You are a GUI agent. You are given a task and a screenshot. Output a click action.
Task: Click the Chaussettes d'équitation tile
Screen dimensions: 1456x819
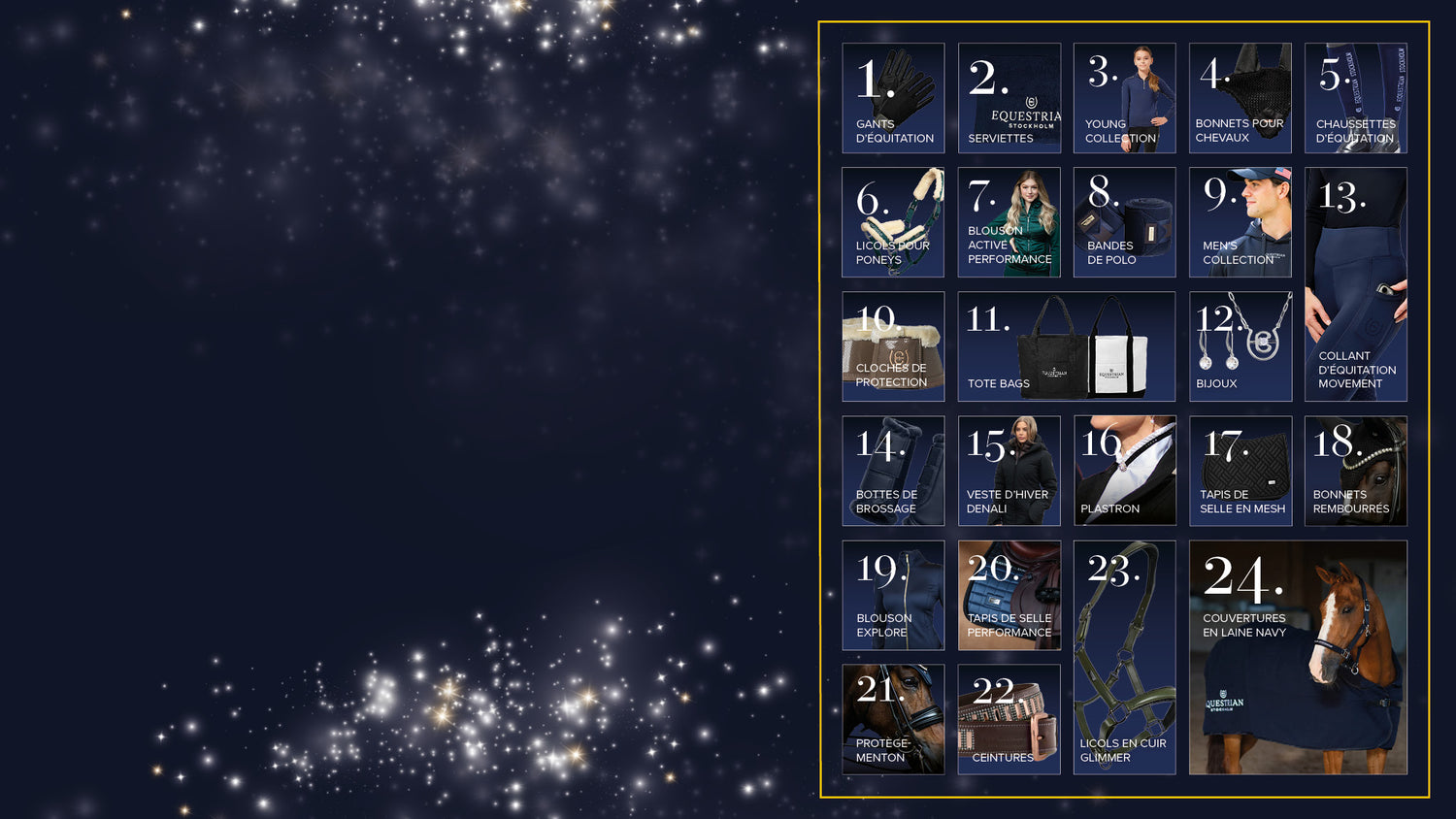[1355, 98]
